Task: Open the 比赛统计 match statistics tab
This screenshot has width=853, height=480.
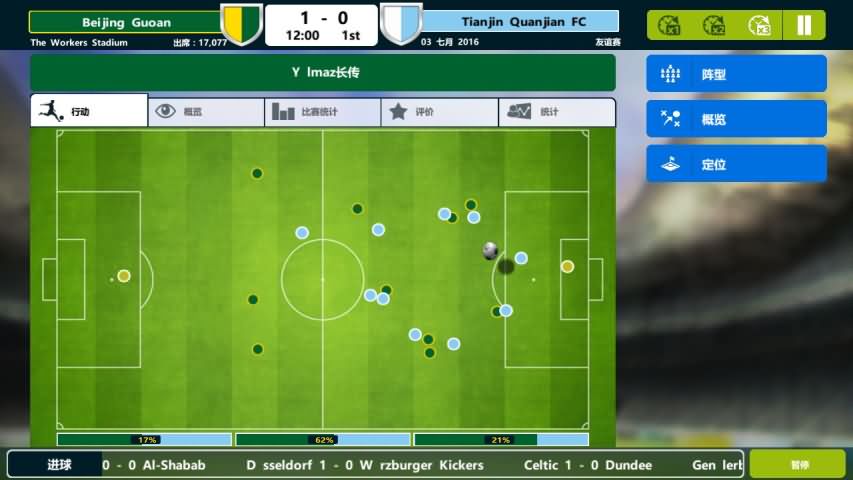Action: click(322, 112)
